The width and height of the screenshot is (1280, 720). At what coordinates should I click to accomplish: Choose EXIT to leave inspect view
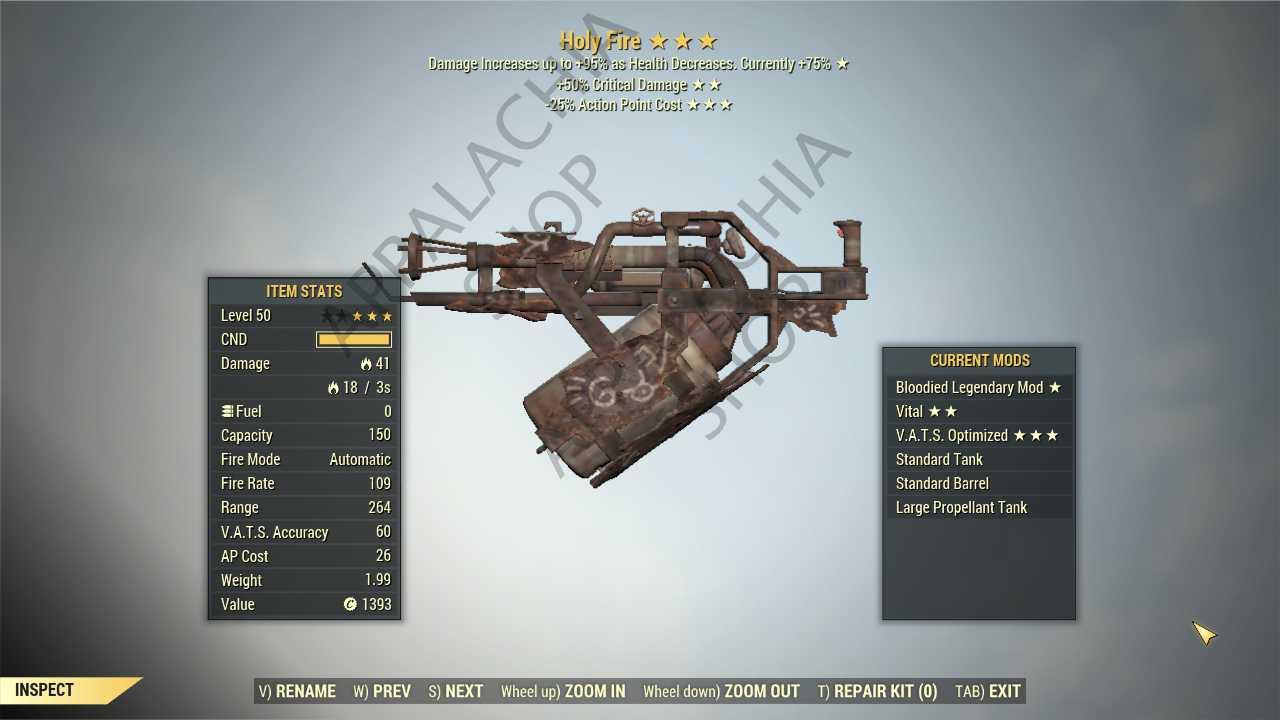(1003, 691)
